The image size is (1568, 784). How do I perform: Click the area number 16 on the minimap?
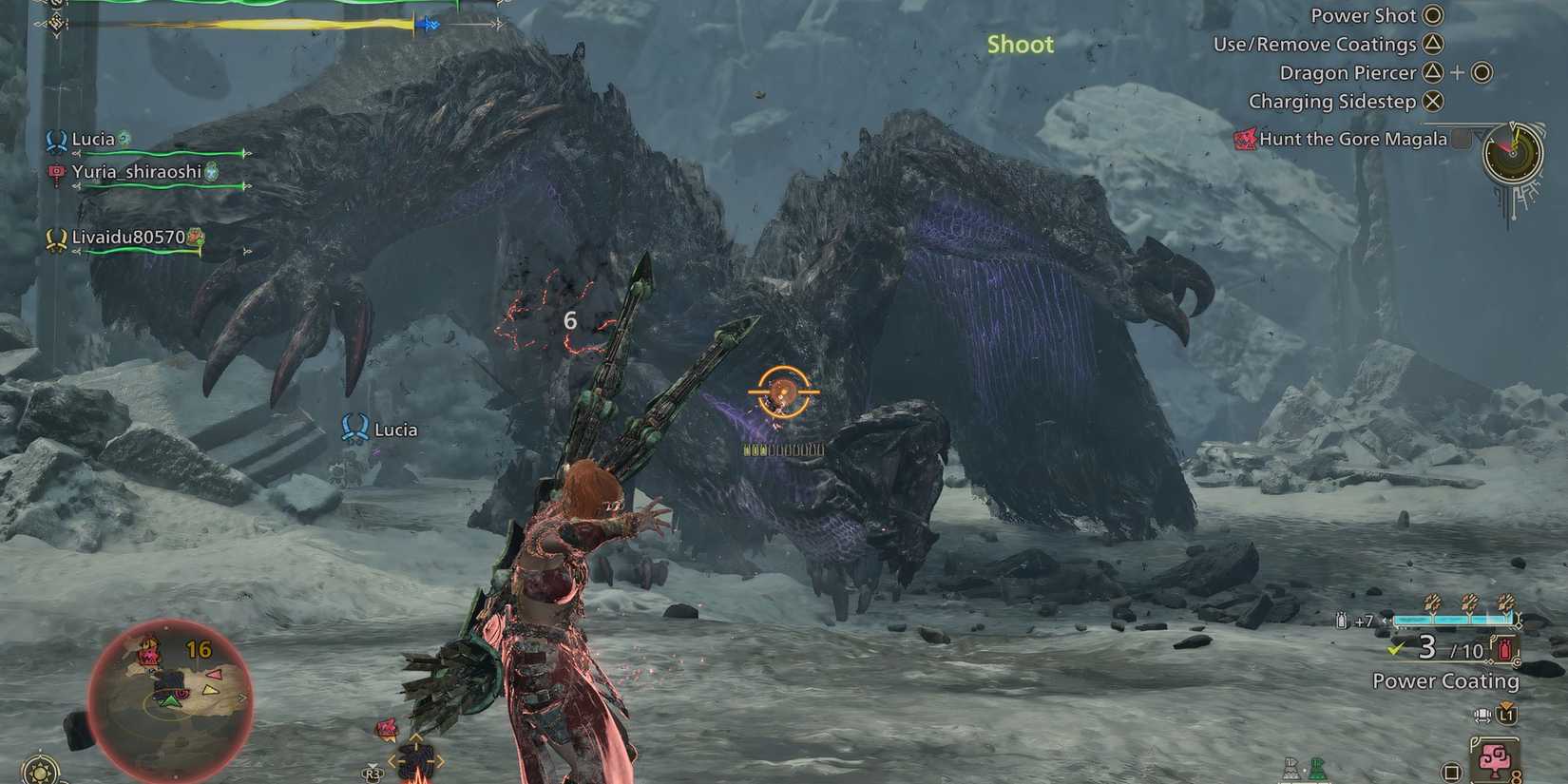click(x=197, y=649)
